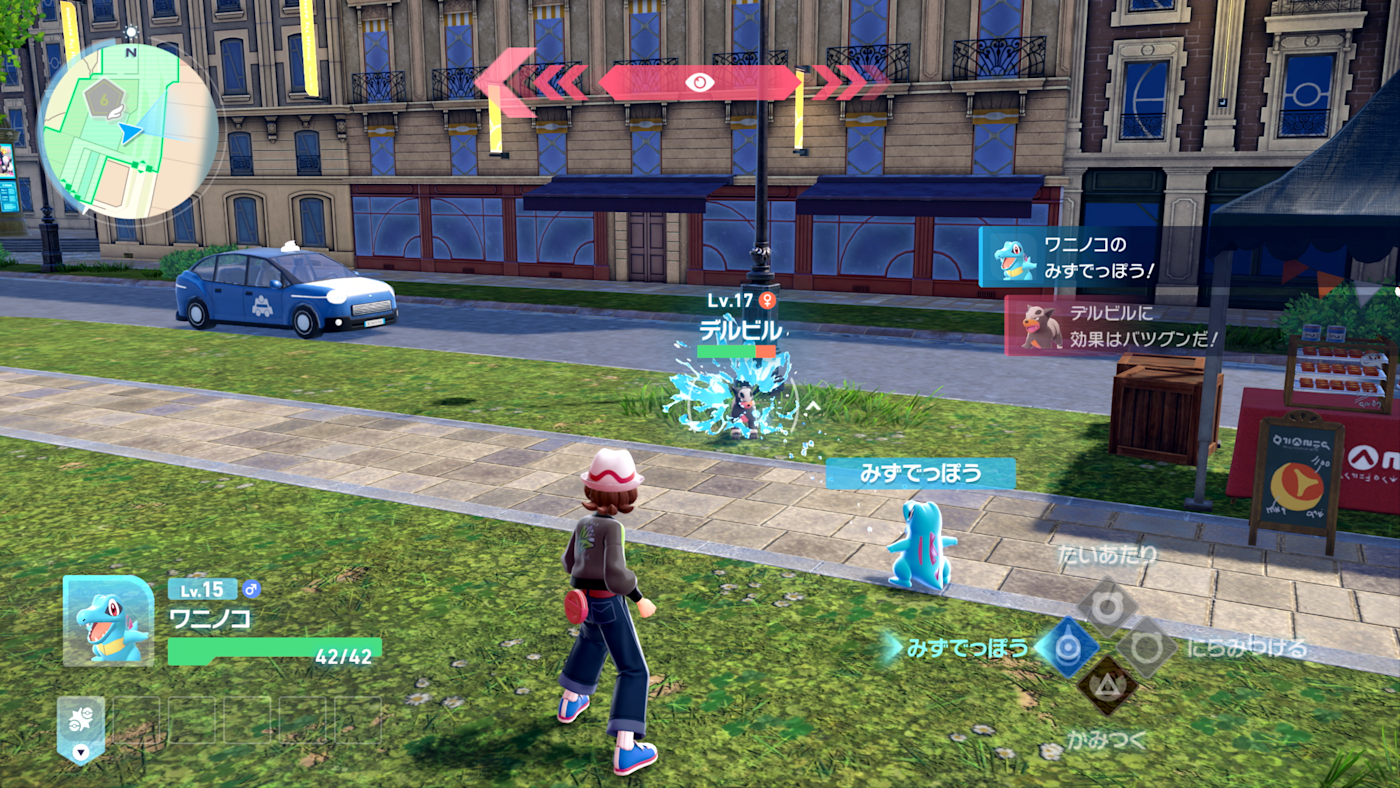
Task: Click the ワニノコ portrait in the party panel
Action: [x=108, y=621]
